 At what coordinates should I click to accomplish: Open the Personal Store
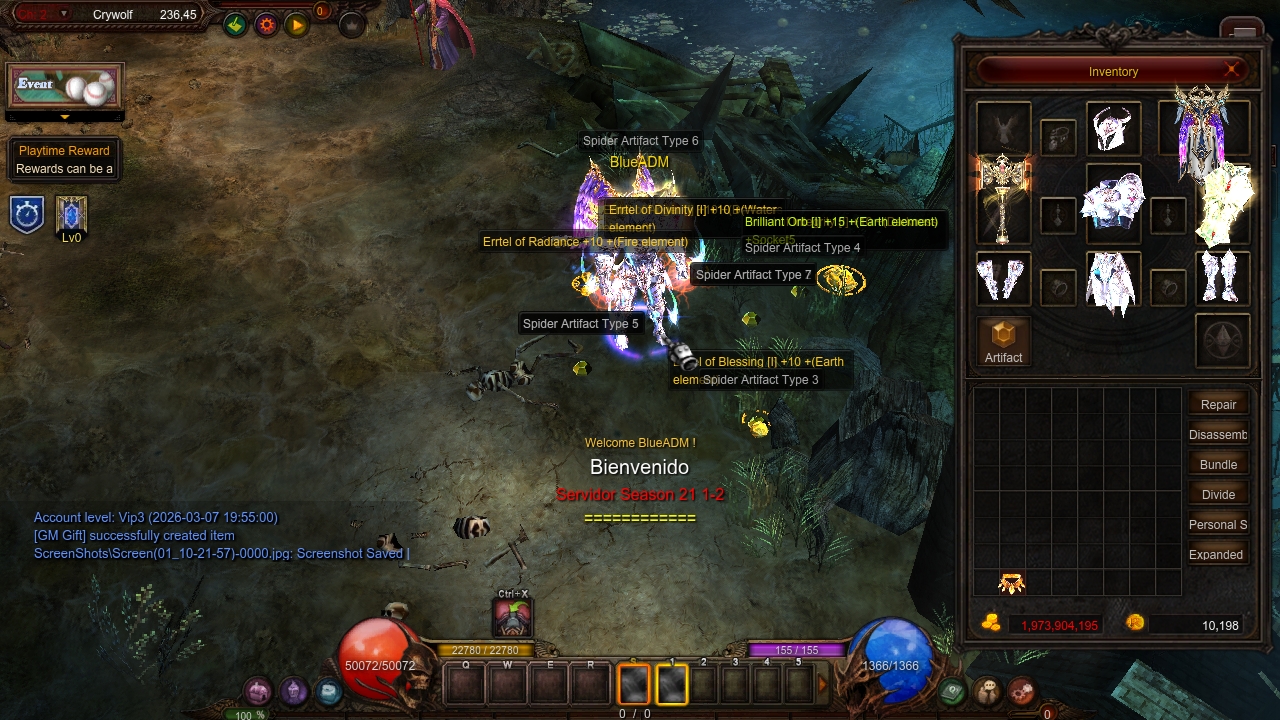point(1218,524)
